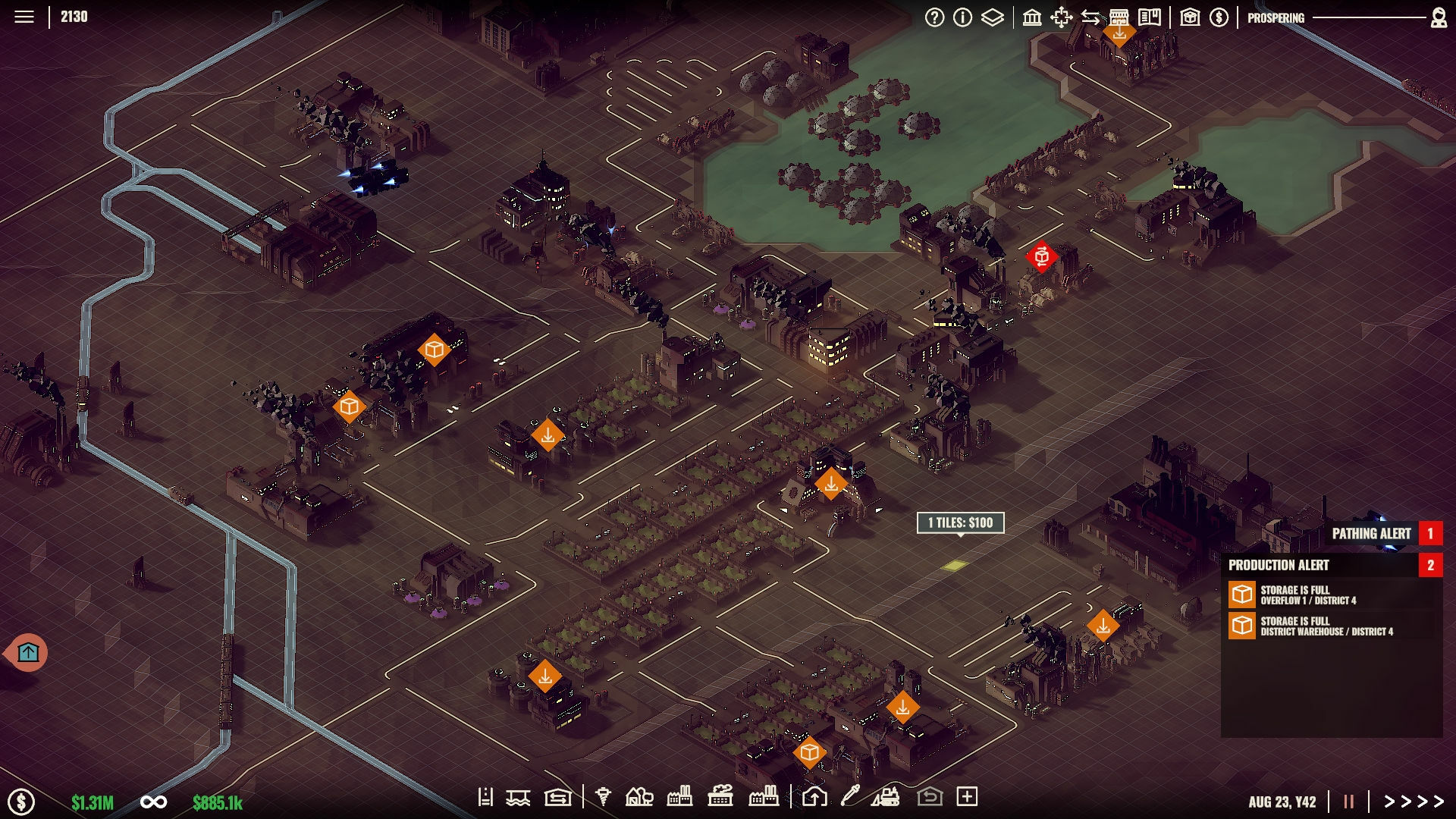Select the harvester/drill tool in the bottom toolbar

[x=603, y=797]
